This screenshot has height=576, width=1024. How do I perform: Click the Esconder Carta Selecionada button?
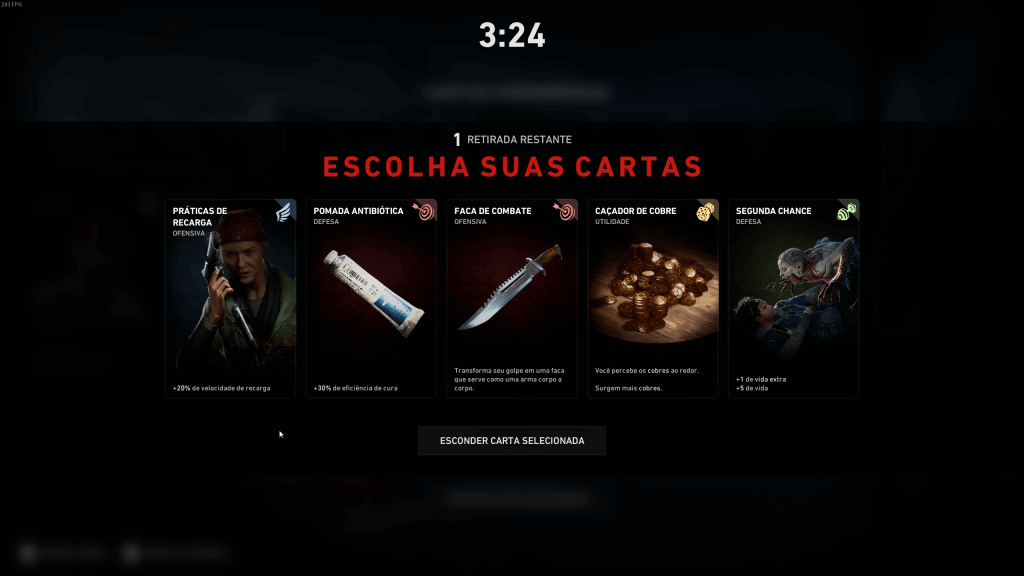pyautogui.click(x=512, y=440)
